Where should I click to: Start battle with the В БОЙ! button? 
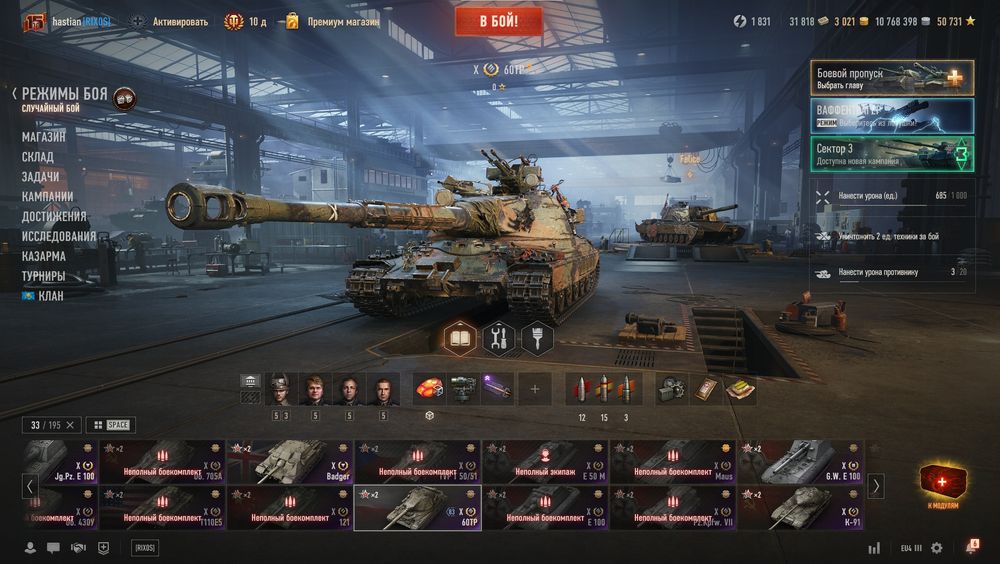(498, 21)
